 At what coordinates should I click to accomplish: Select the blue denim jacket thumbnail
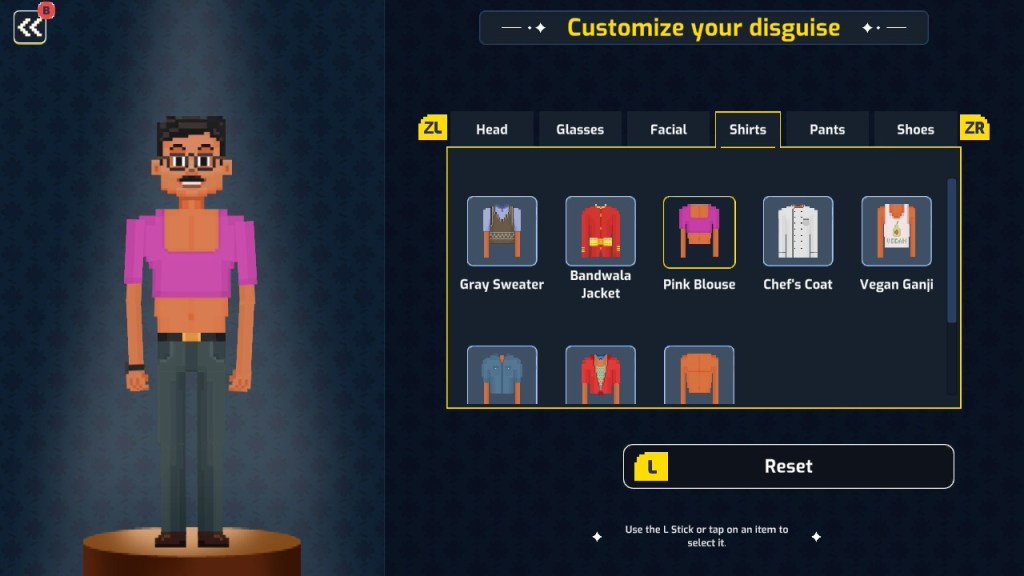pos(502,376)
